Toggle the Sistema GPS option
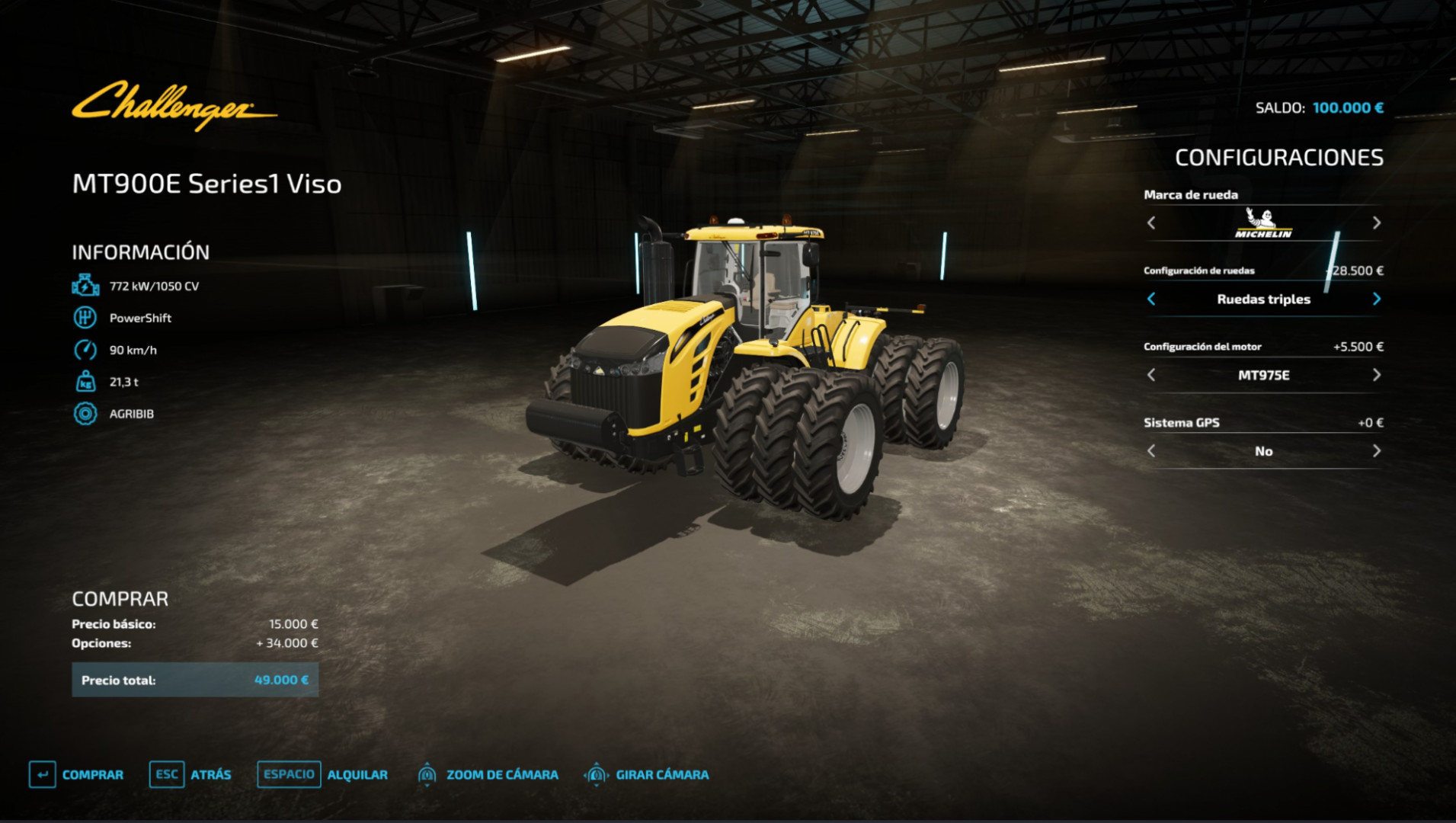 click(1264, 450)
